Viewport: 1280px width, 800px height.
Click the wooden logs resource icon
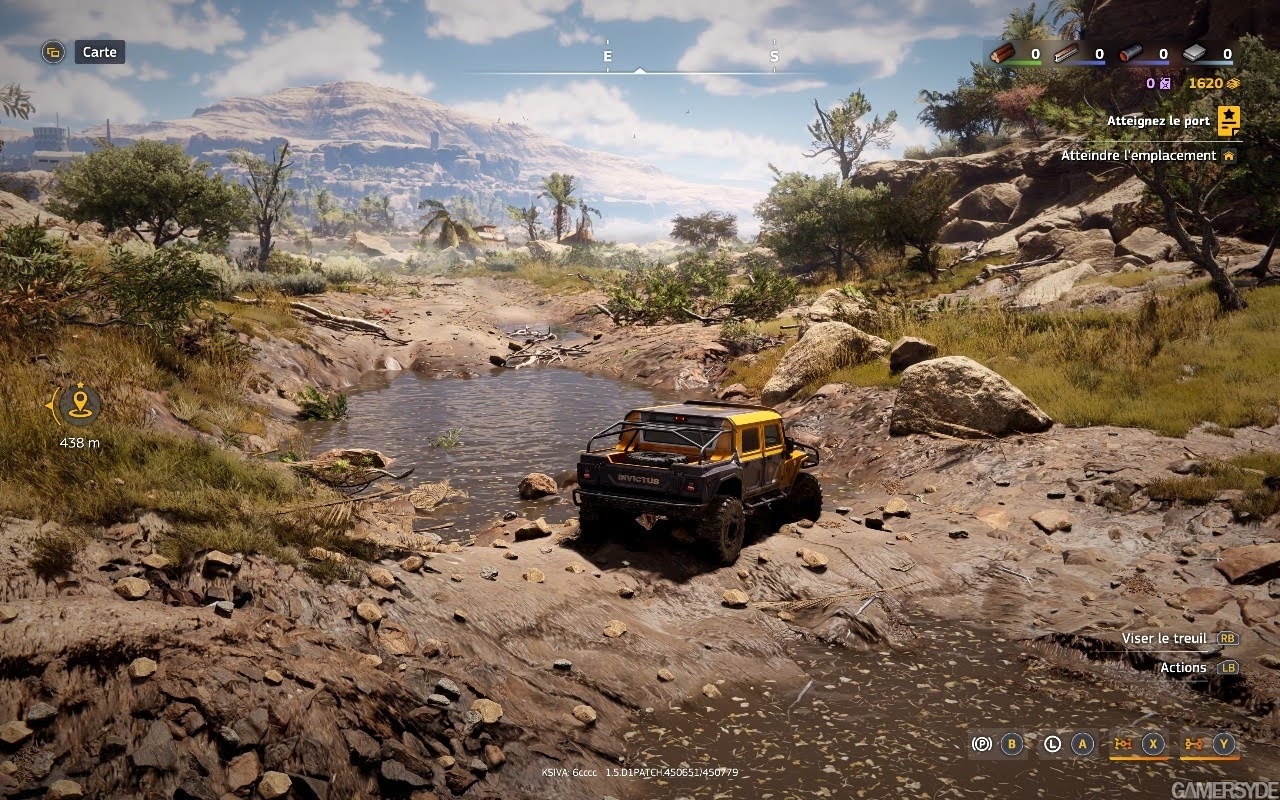point(1003,54)
